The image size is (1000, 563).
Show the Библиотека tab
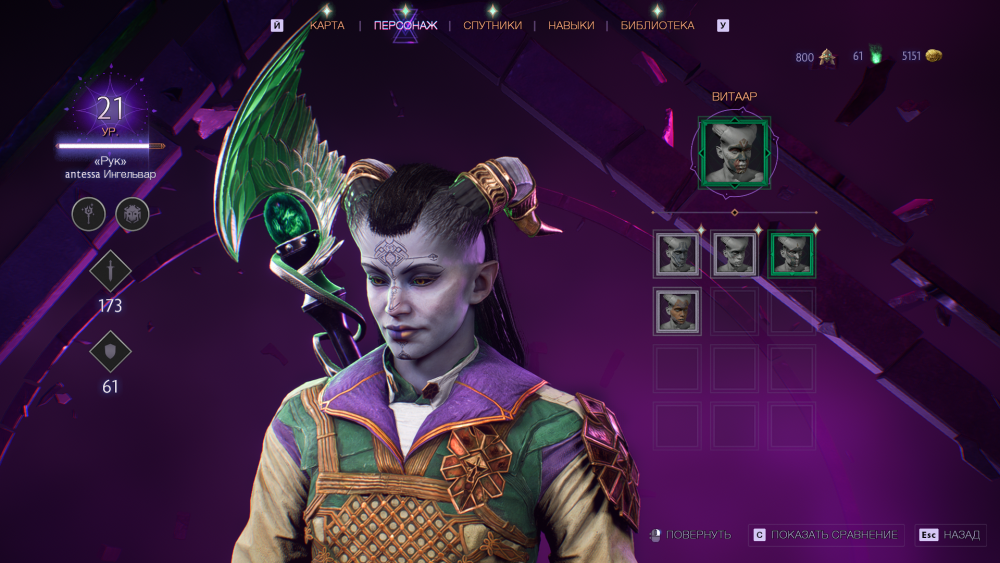657,26
